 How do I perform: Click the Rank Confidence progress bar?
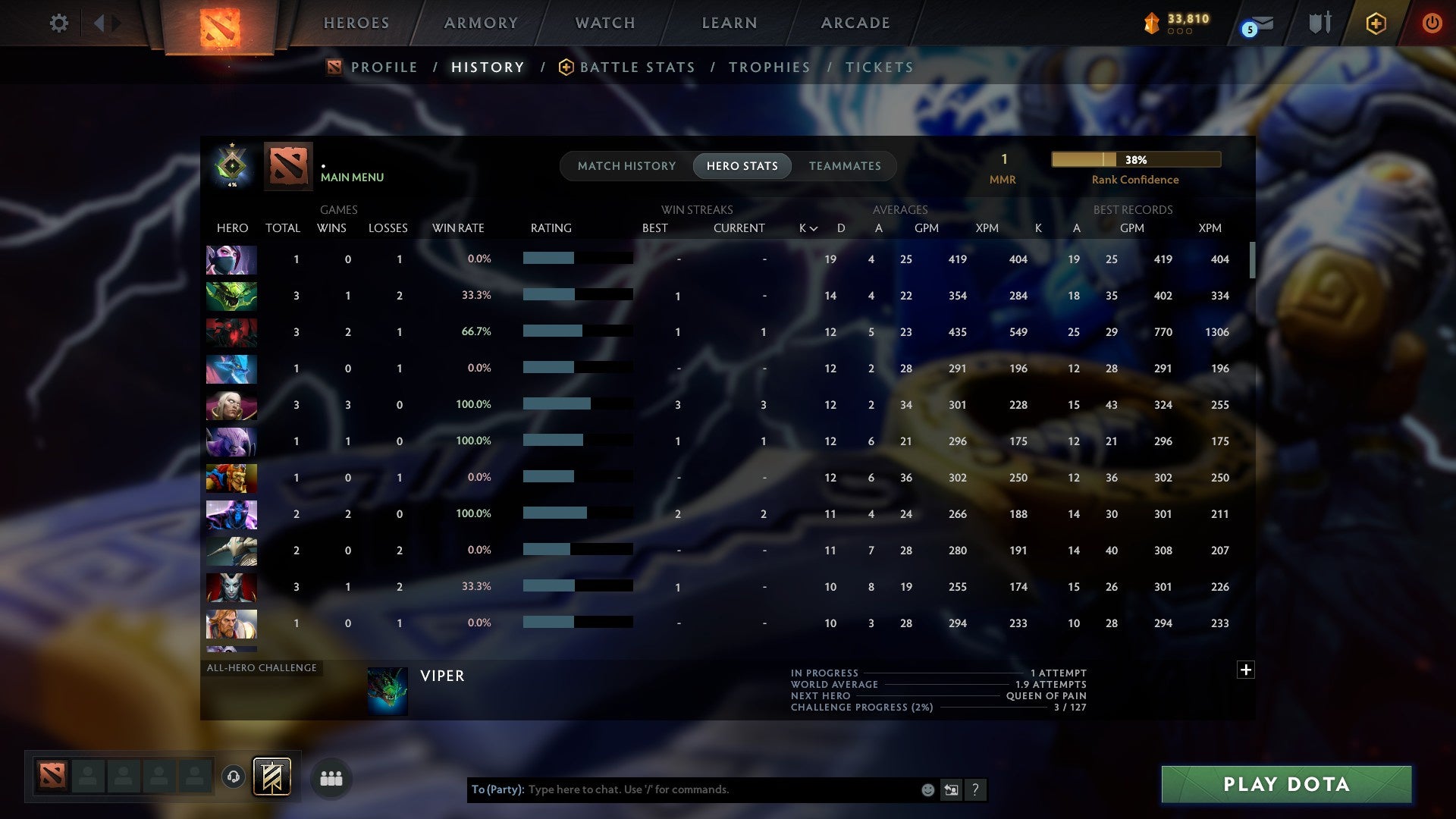[1134, 159]
